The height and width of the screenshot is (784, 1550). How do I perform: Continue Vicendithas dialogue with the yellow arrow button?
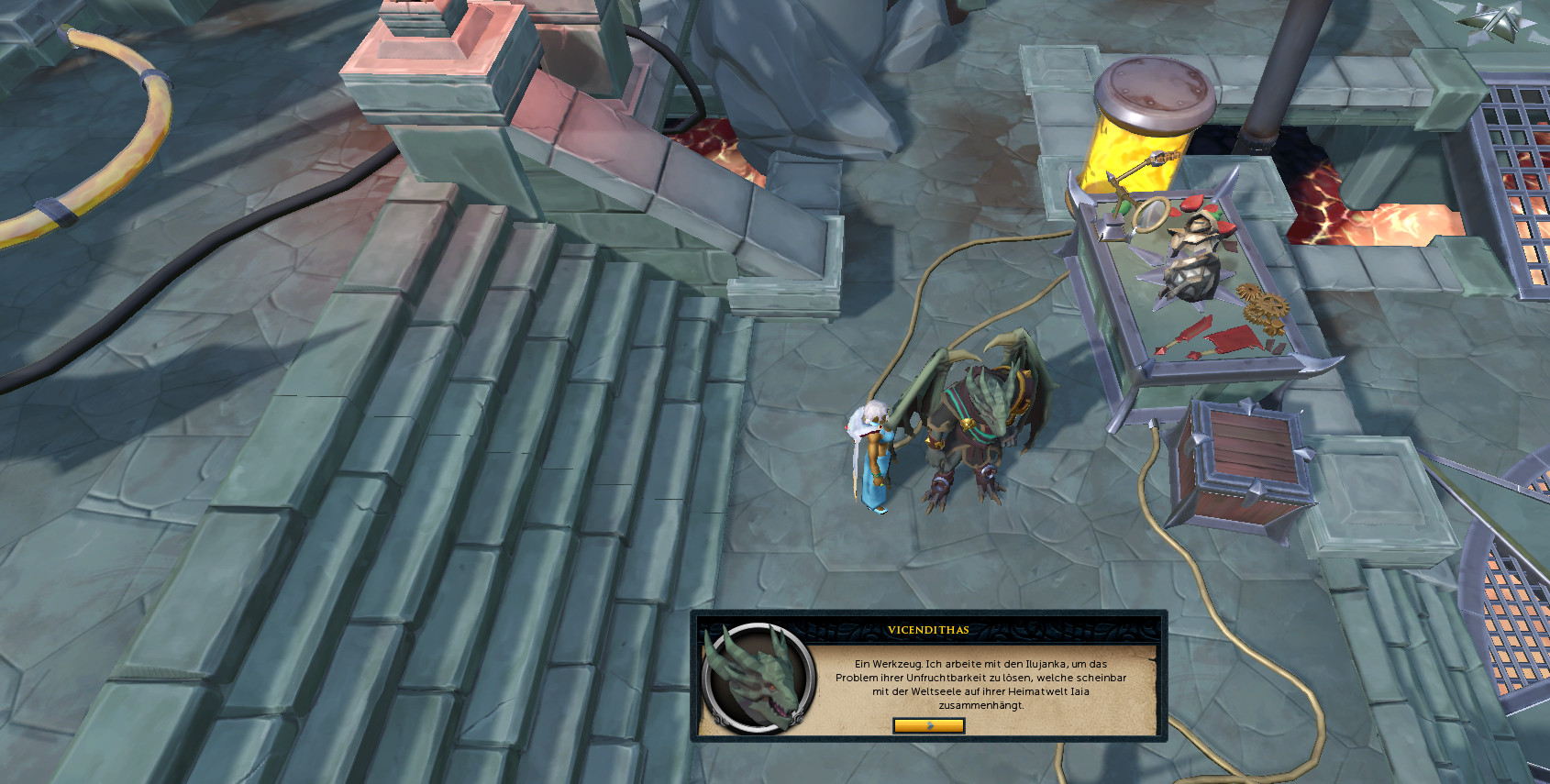tap(928, 725)
